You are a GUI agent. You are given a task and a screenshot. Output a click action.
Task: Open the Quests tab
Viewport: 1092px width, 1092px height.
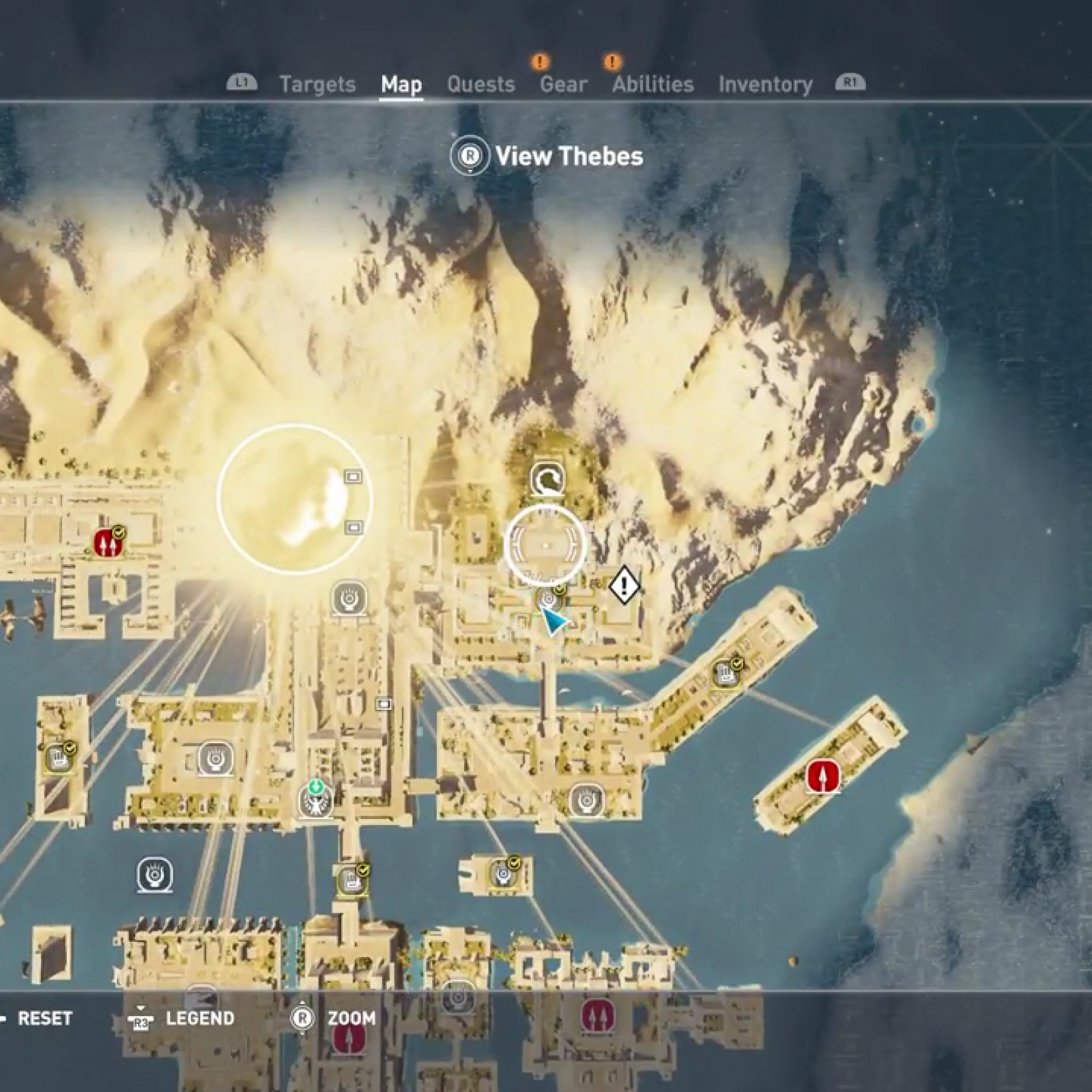coord(480,84)
